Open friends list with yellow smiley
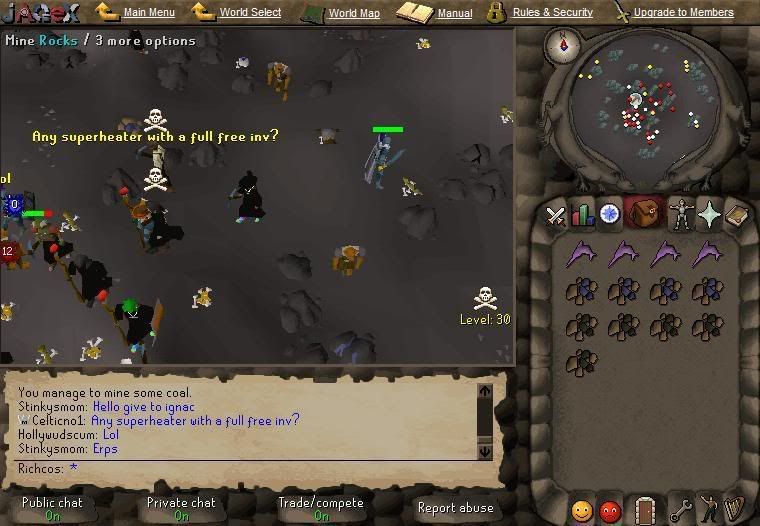 coord(582,510)
